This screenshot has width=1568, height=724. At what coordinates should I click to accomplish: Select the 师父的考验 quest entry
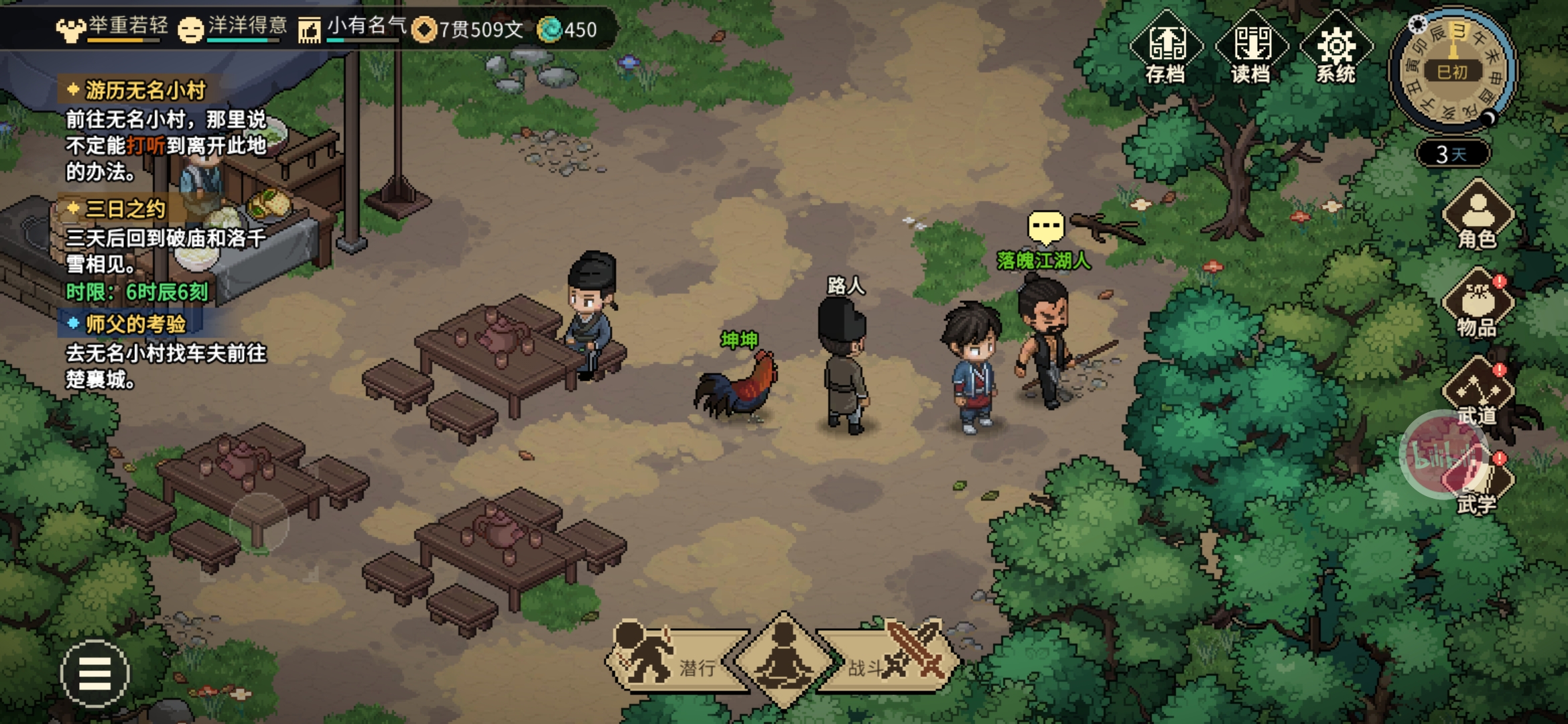click(135, 324)
